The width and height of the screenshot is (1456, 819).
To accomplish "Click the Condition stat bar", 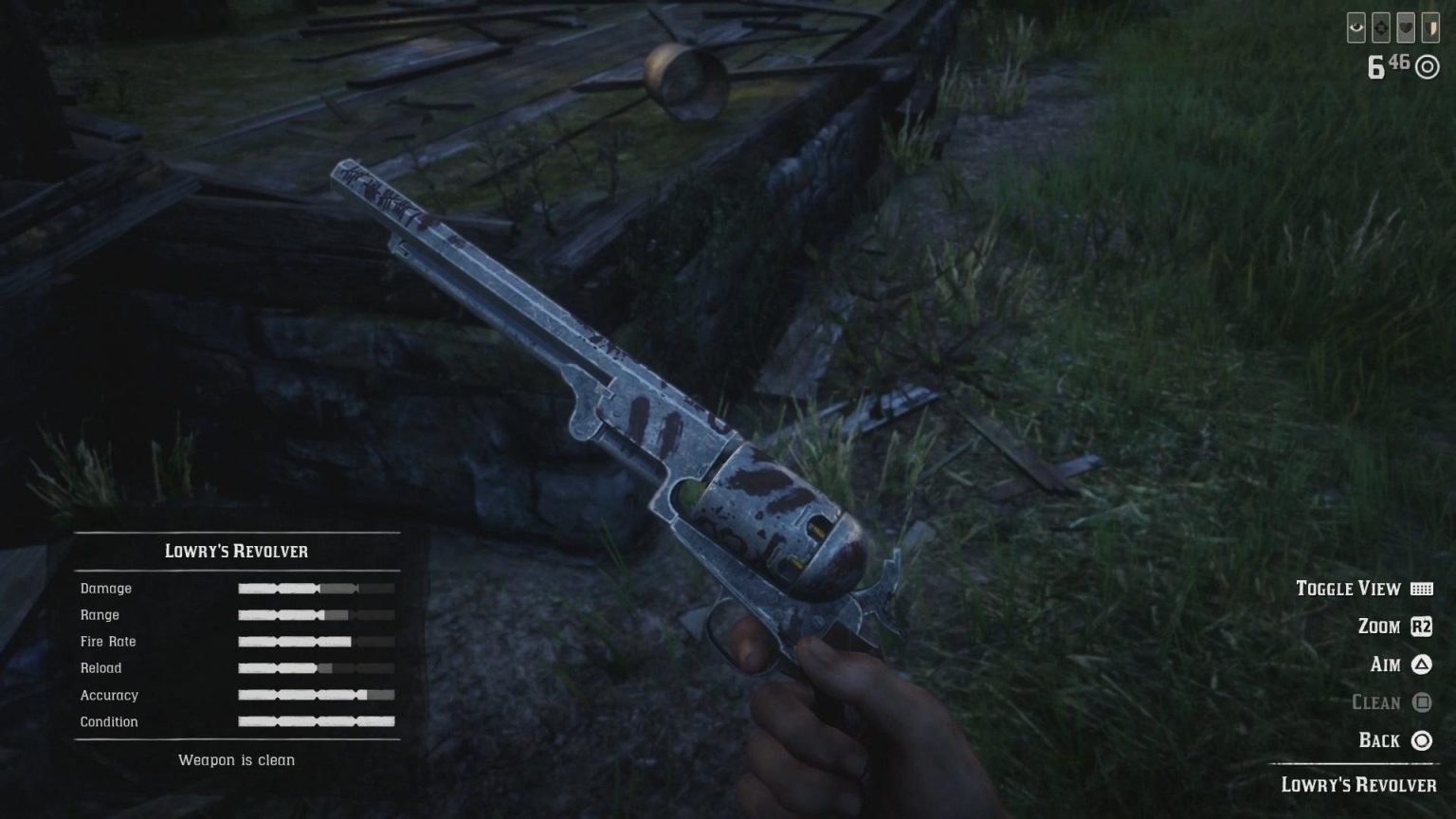I will (316, 721).
